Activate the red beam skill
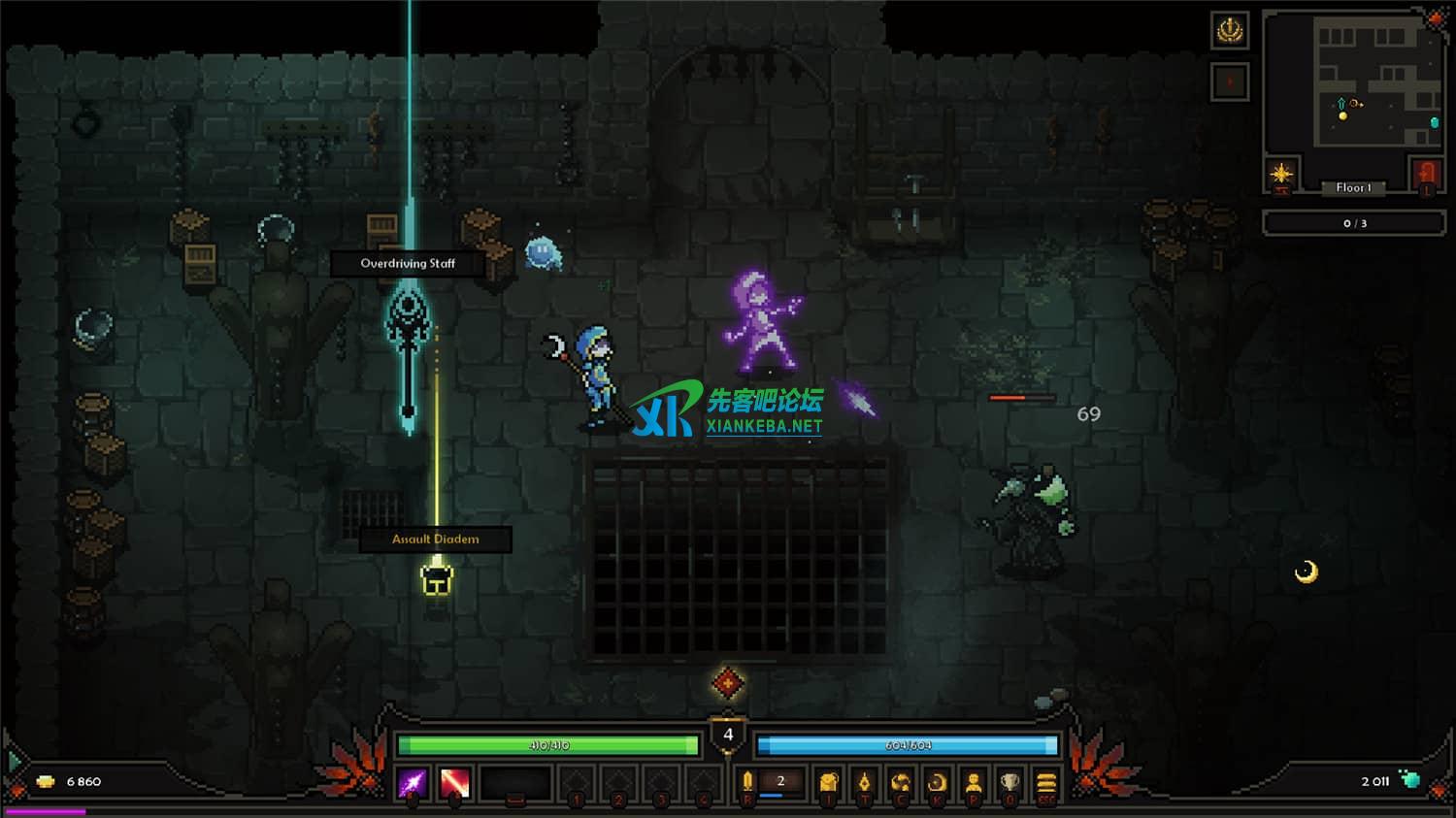 pos(454,782)
